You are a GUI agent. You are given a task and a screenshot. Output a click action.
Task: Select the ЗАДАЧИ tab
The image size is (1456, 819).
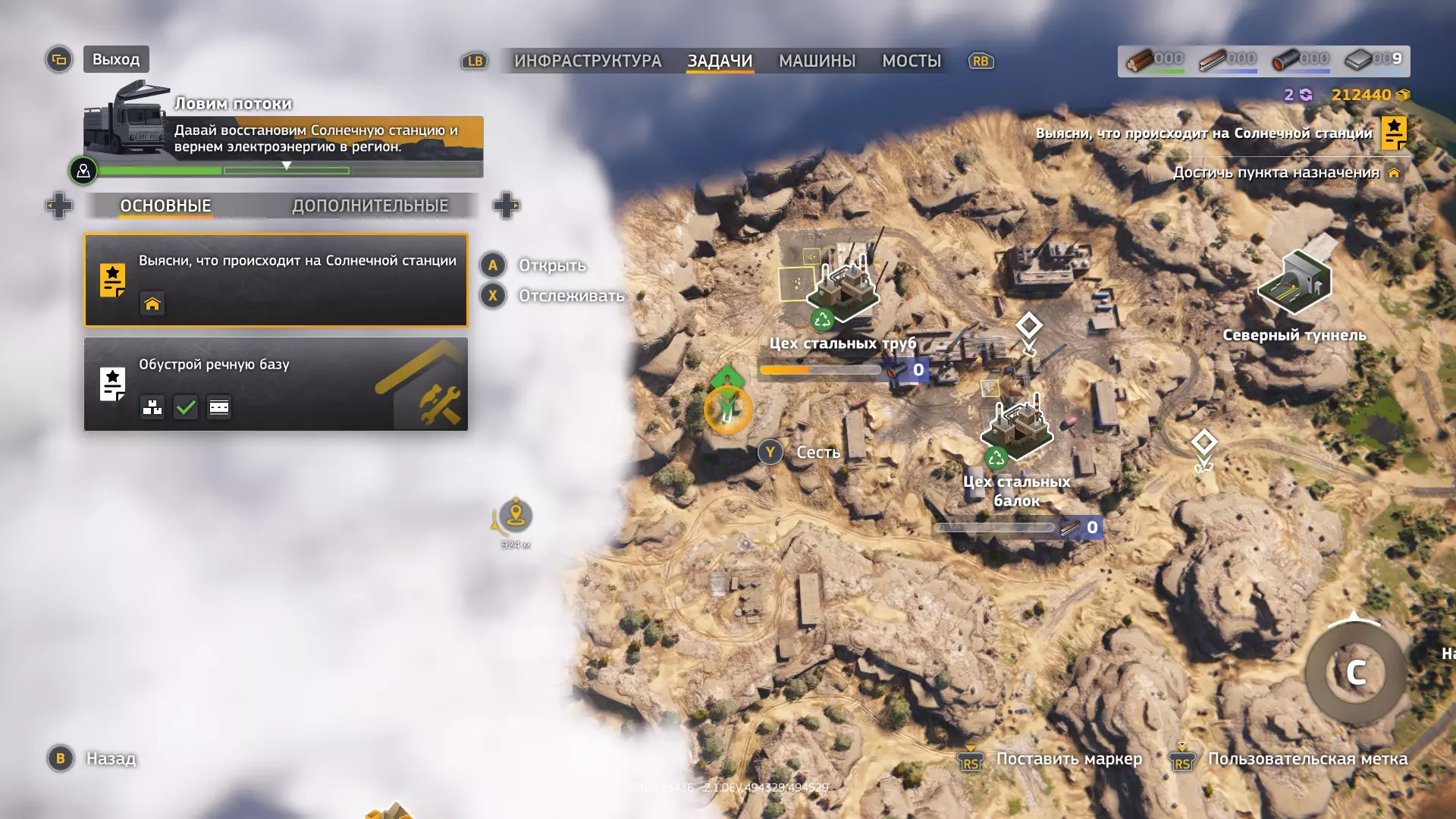(720, 61)
